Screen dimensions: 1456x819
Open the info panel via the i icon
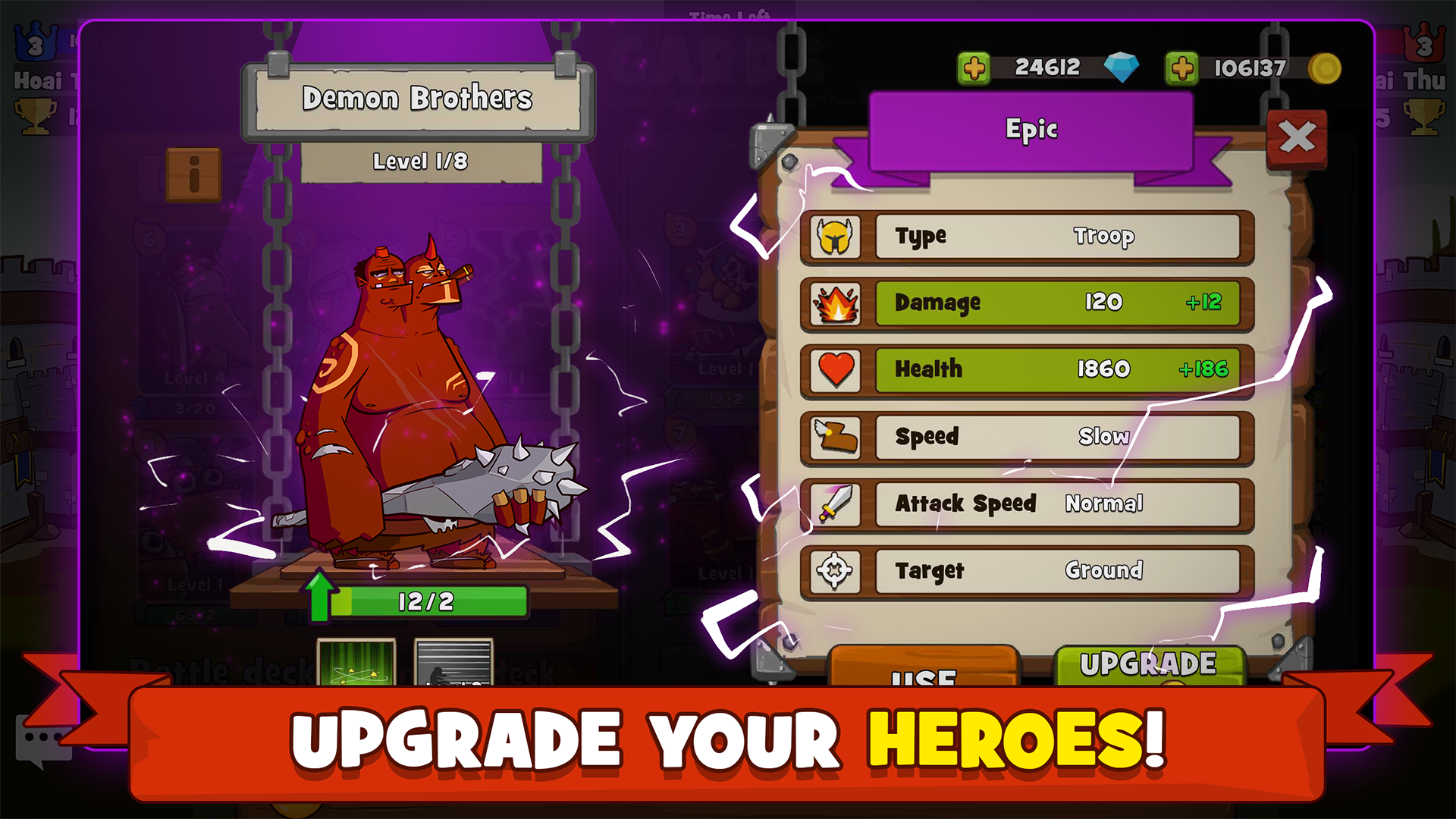click(196, 174)
